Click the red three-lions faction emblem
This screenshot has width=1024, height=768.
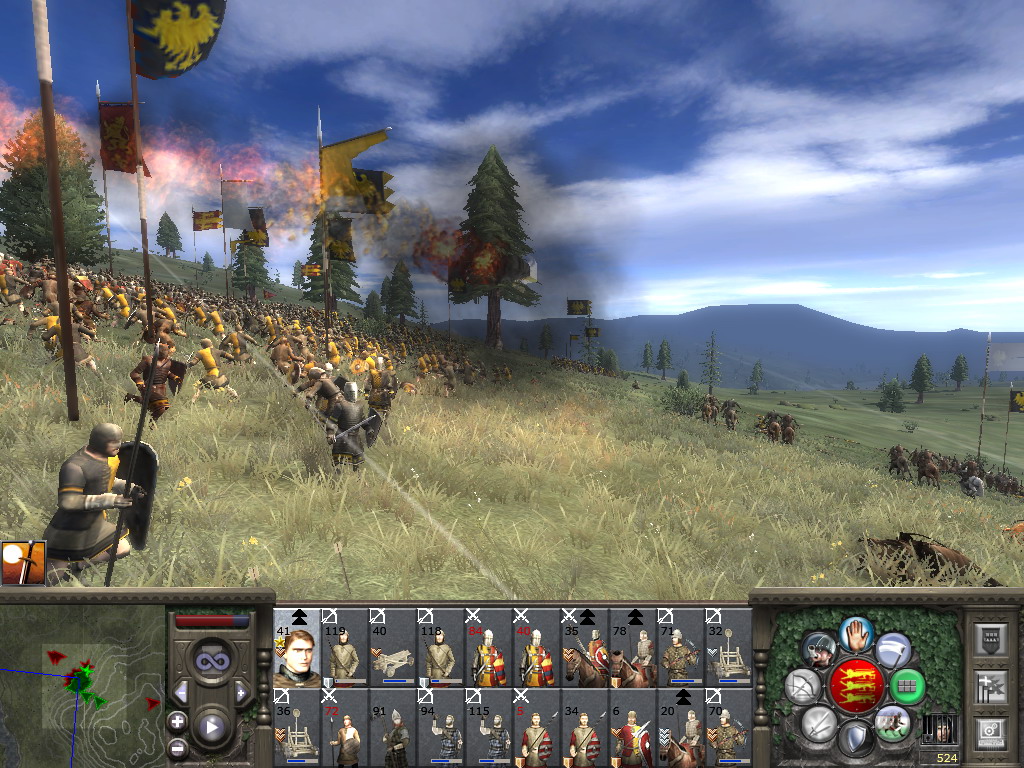pyautogui.click(x=856, y=686)
